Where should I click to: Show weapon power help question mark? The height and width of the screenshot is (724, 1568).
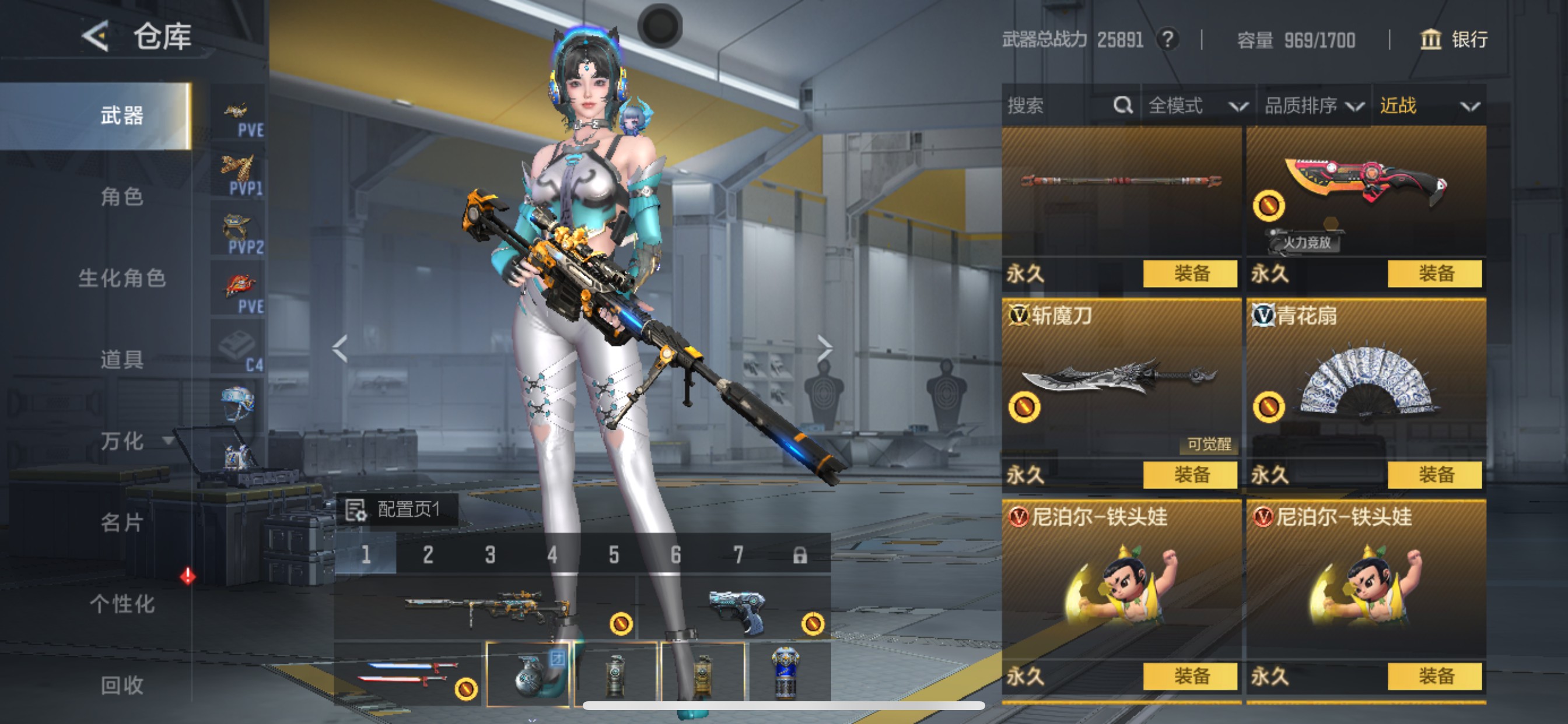pos(1167,40)
